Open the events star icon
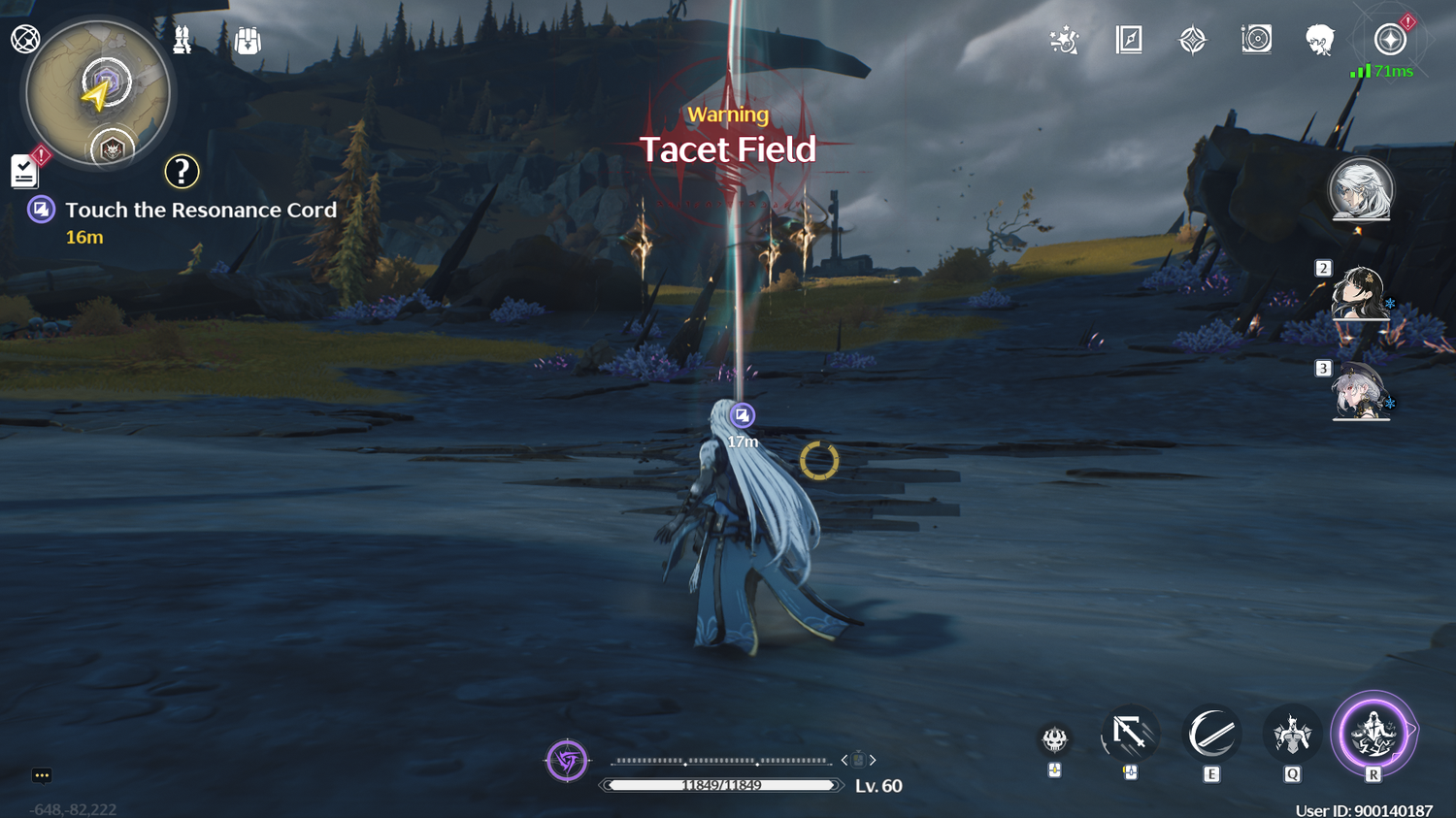Screen dimensions: 1456x818 [x=1064, y=40]
